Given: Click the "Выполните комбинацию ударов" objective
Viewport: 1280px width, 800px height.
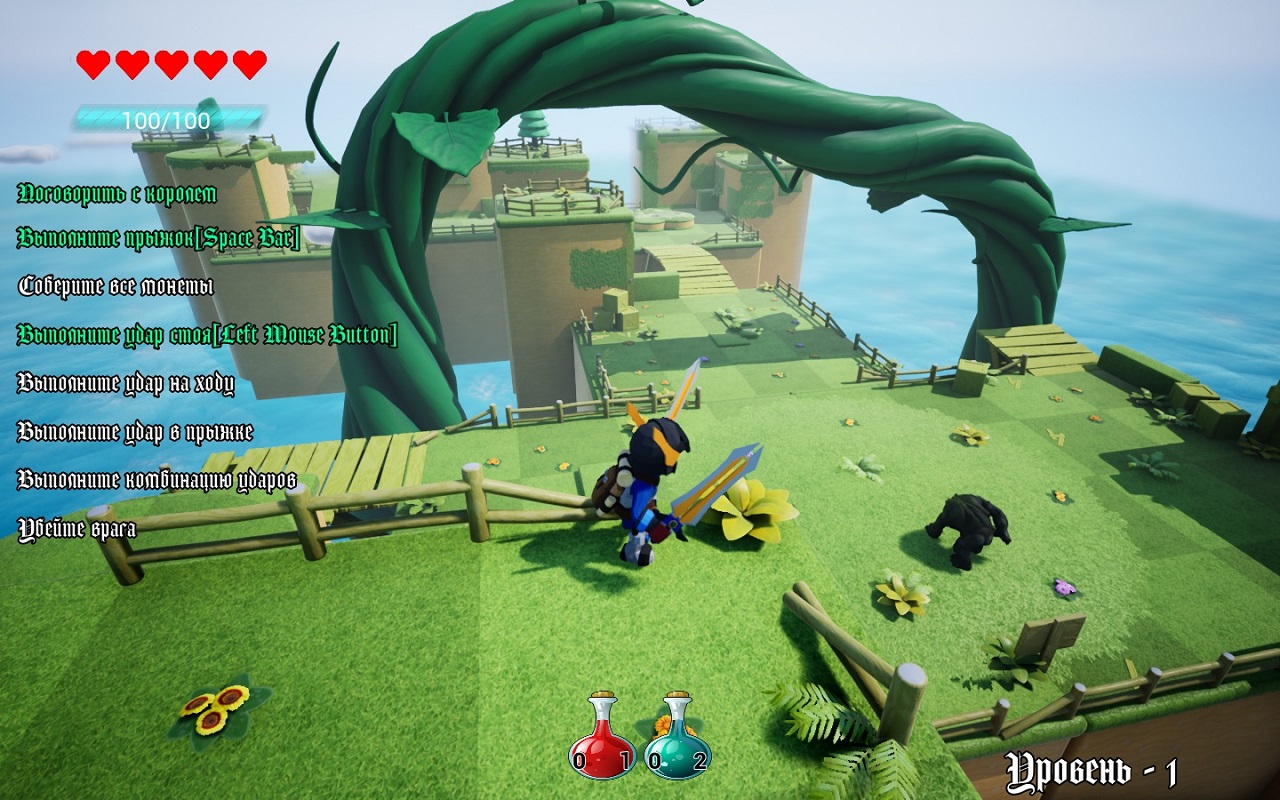Looking at the screenshot, I should (157, 480).
